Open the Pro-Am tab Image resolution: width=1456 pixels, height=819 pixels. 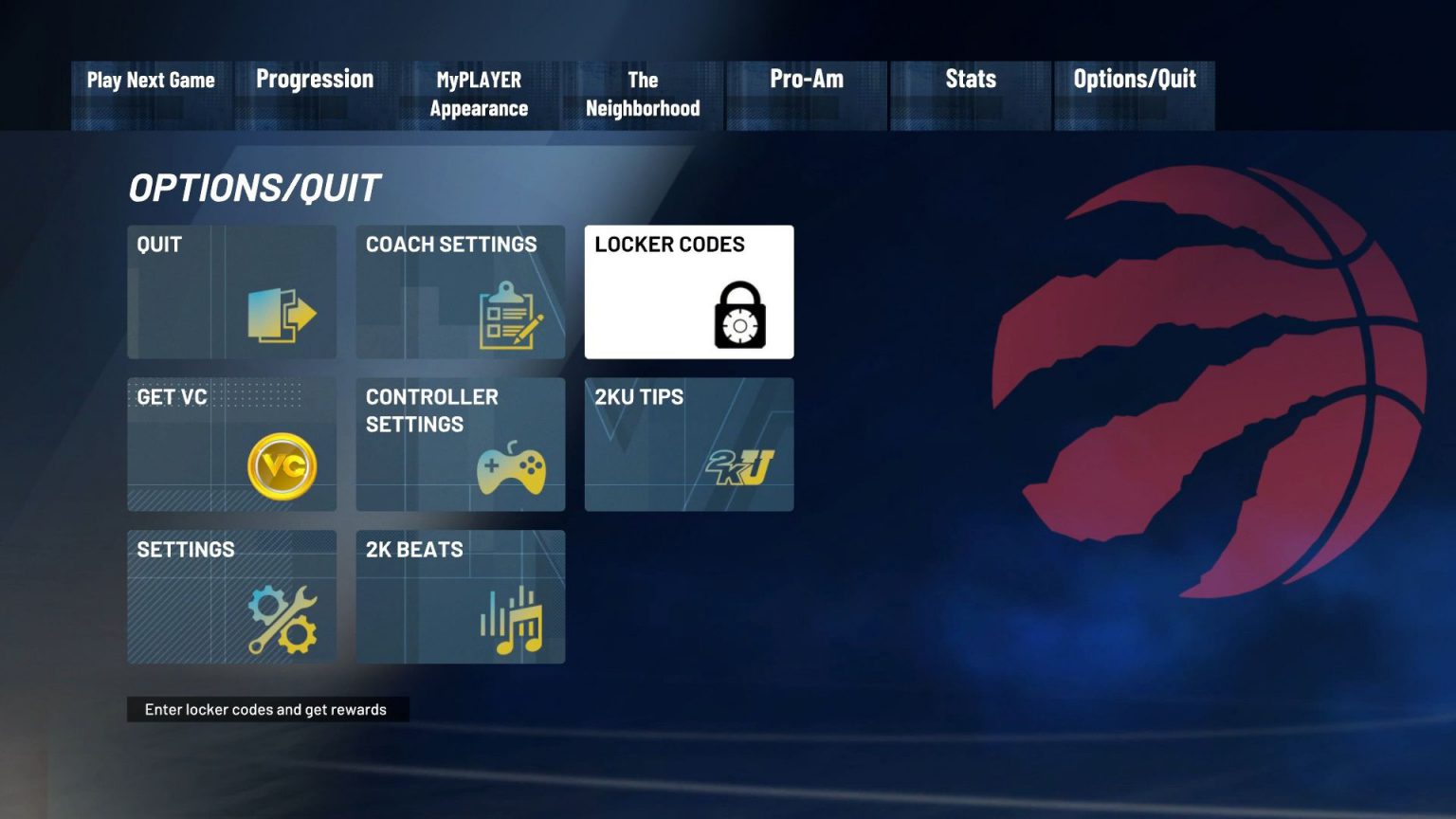point(807,80)
